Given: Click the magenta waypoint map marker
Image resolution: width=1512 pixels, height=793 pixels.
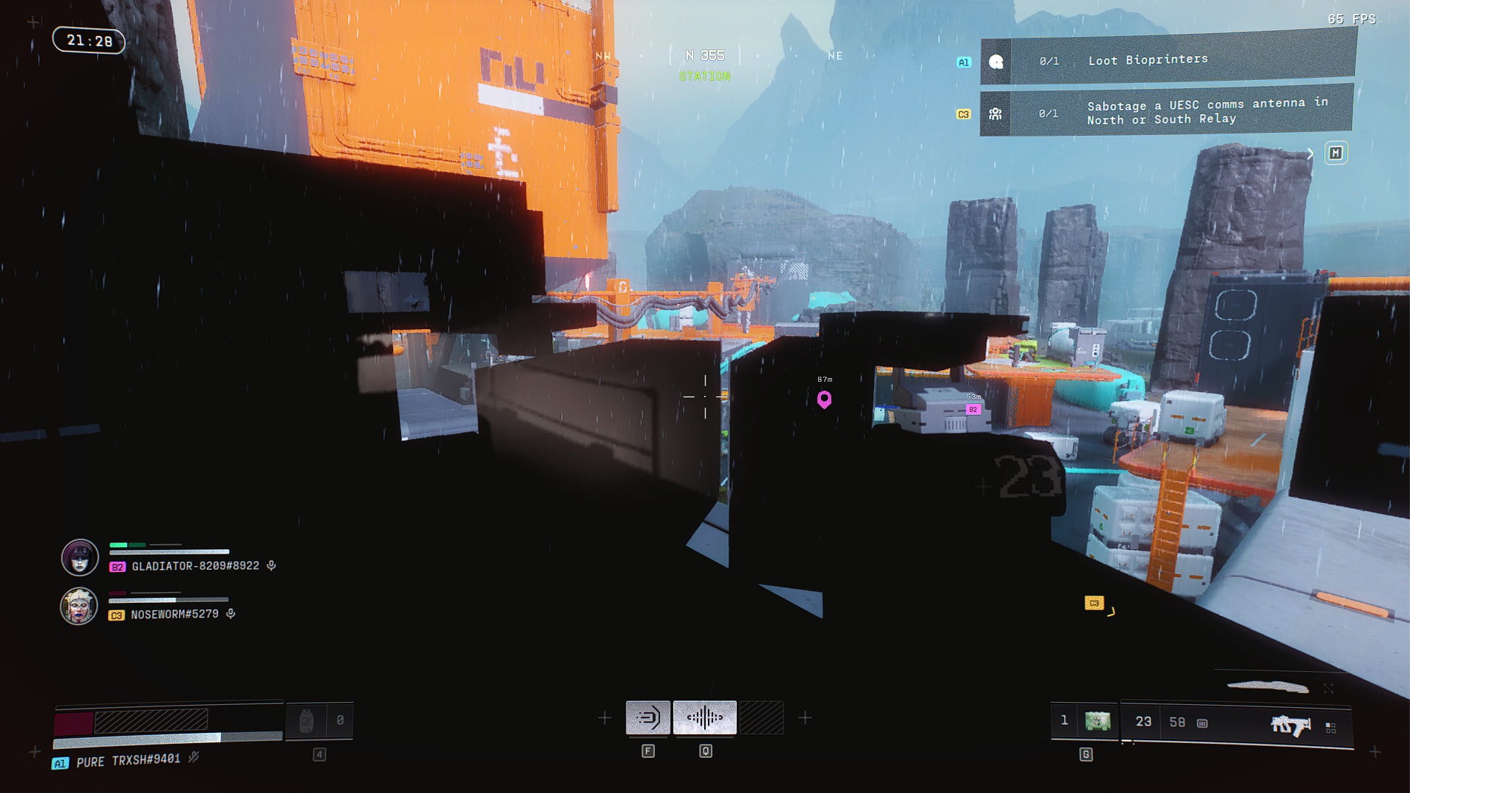Looking at the screenshot, I should click(825, 399).
